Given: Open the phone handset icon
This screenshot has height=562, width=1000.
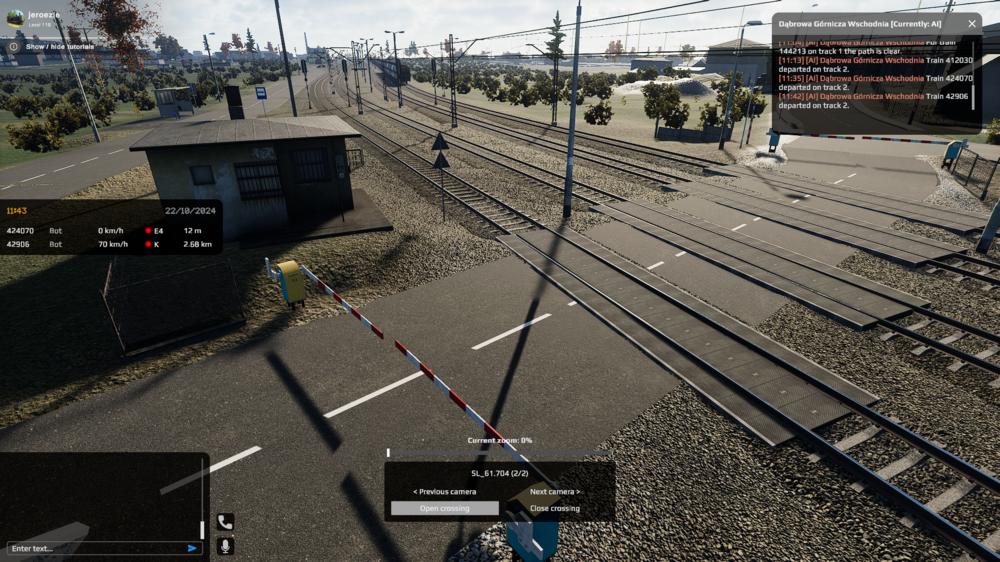Looking at the screenshot, I should 225,522.
